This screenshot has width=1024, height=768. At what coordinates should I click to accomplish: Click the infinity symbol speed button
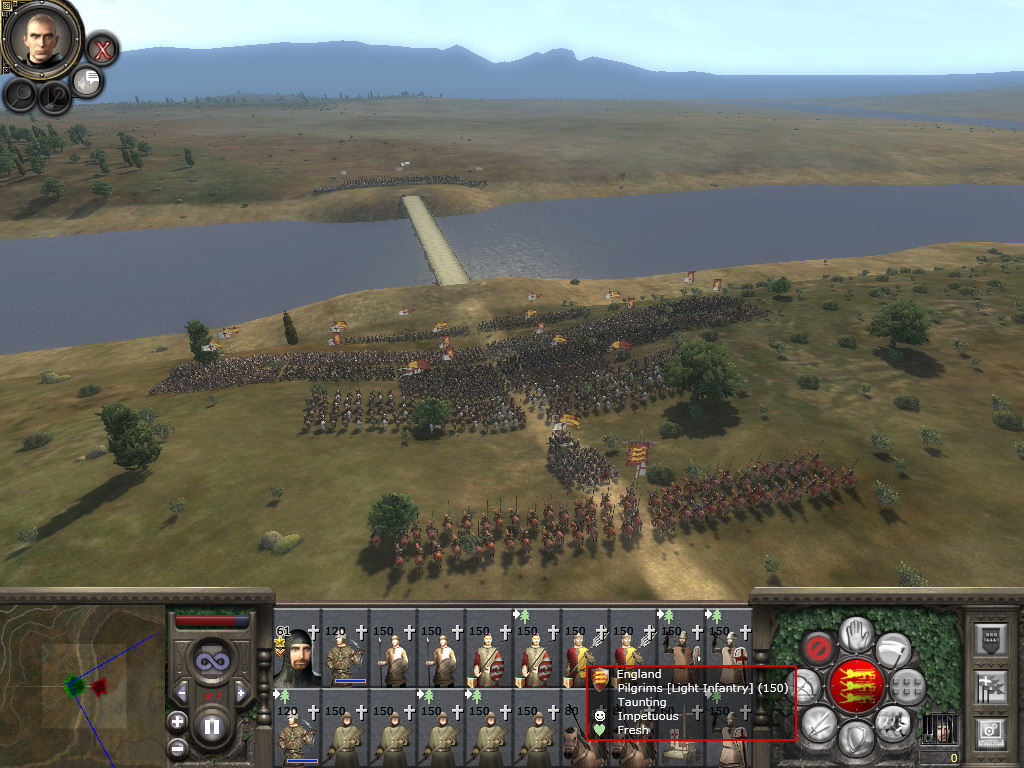click(x=211, y=661)
